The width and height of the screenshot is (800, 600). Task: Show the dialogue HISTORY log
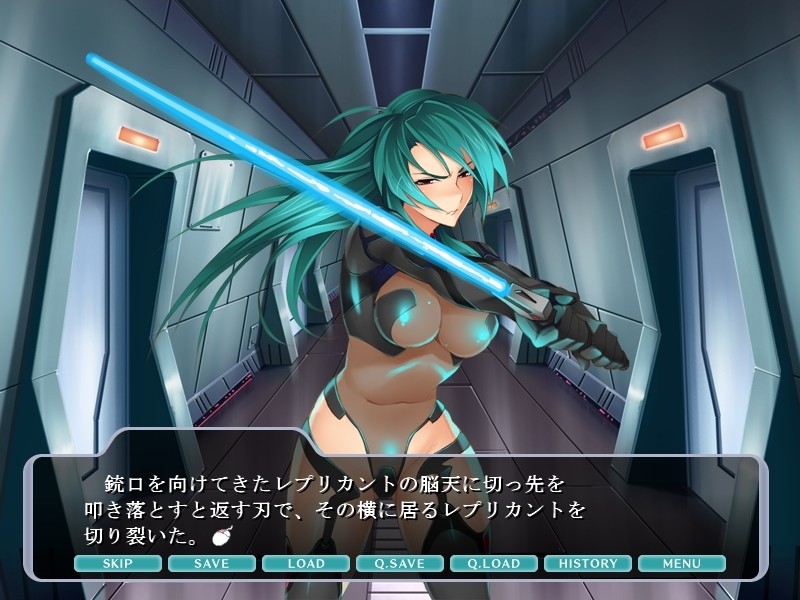click(x=588, y=563)
